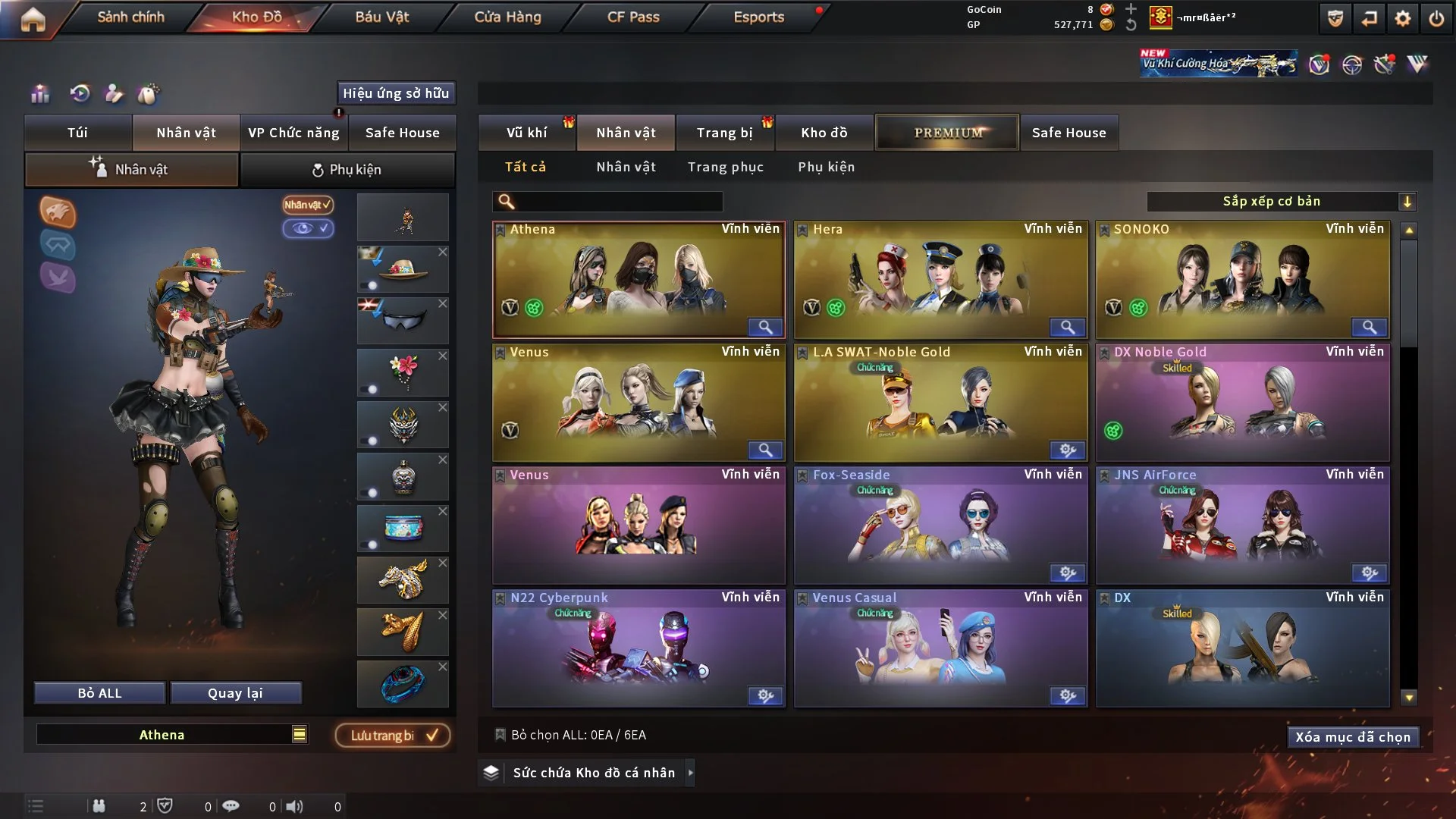
Task: Toggle the Nhân vật checkmark badge above the model
Action: [306, 205]
